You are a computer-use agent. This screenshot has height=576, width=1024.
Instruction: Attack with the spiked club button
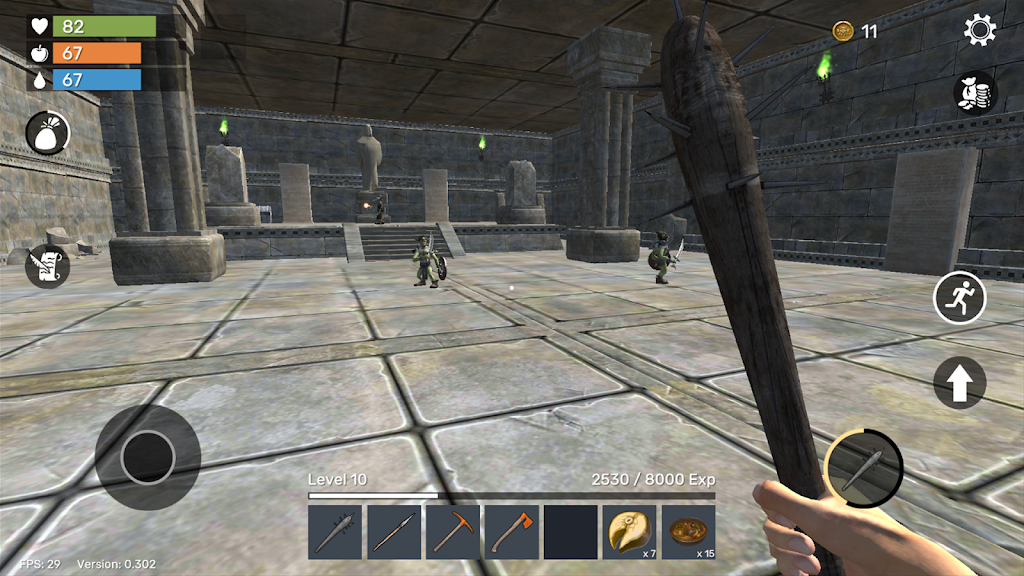[x=863, y=468]
